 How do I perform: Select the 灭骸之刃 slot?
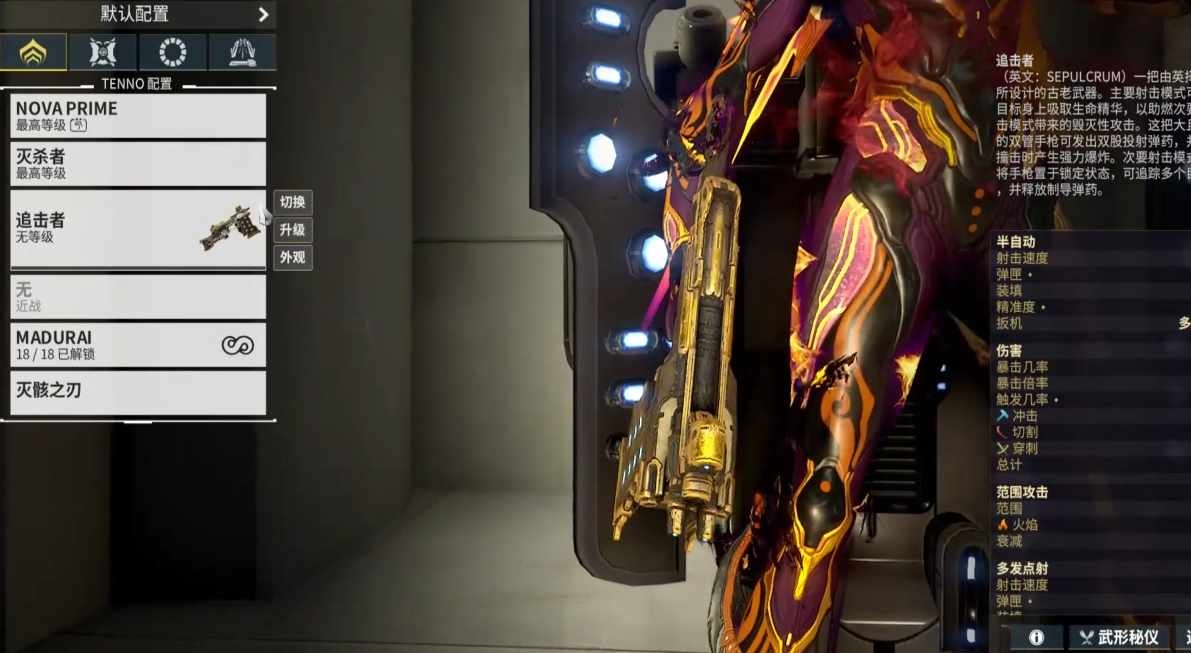tap(138, 392)
